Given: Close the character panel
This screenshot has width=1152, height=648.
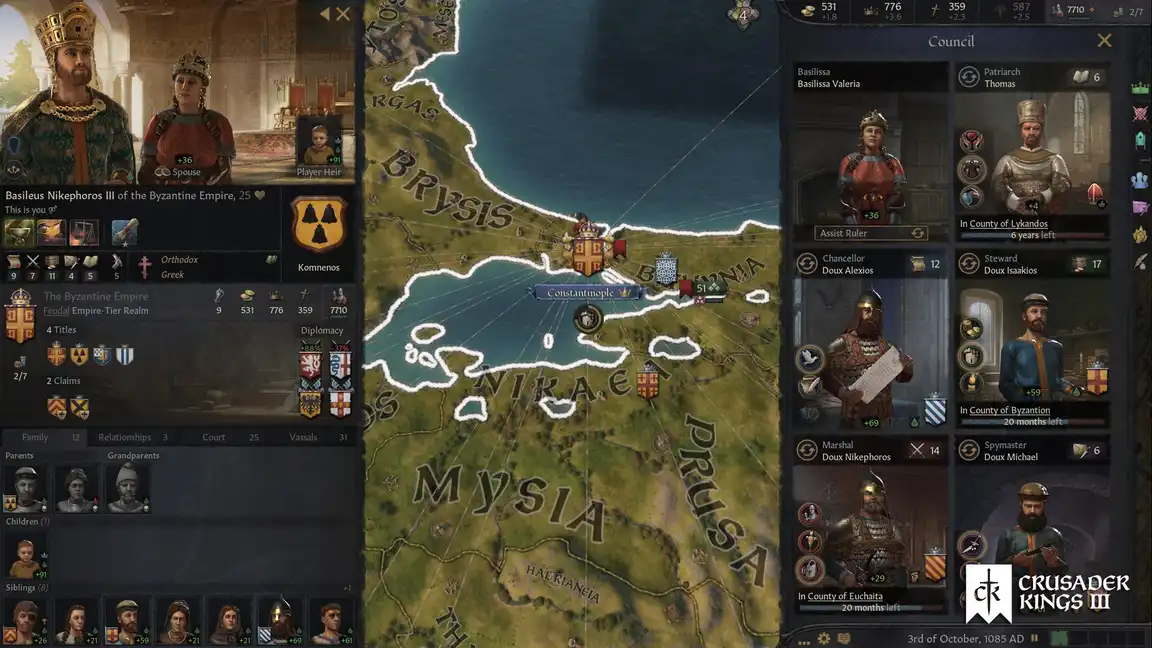Looking at the screenshot, I should (x=343, y=14).
